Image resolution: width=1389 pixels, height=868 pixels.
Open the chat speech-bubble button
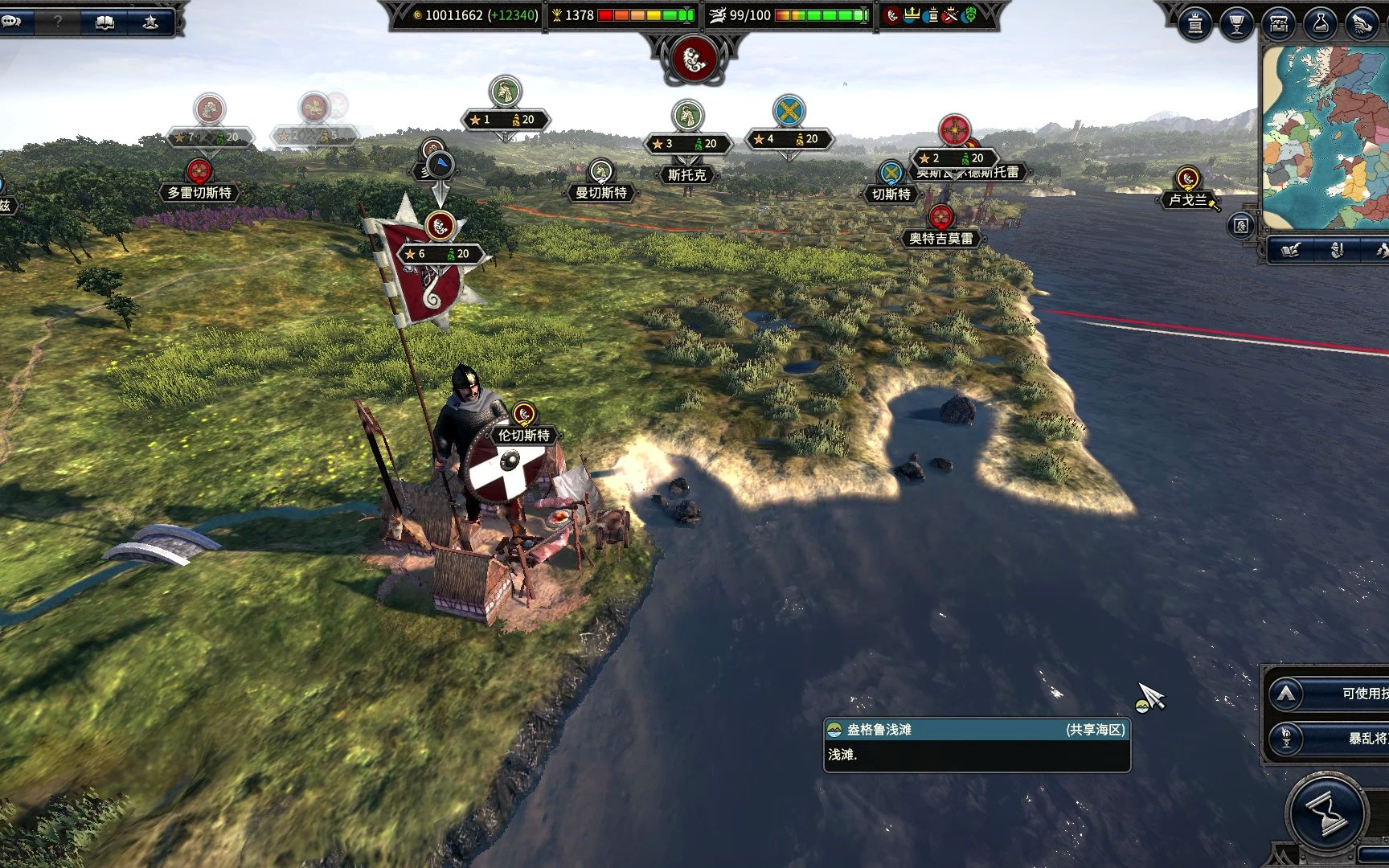(x=13, y=22)
